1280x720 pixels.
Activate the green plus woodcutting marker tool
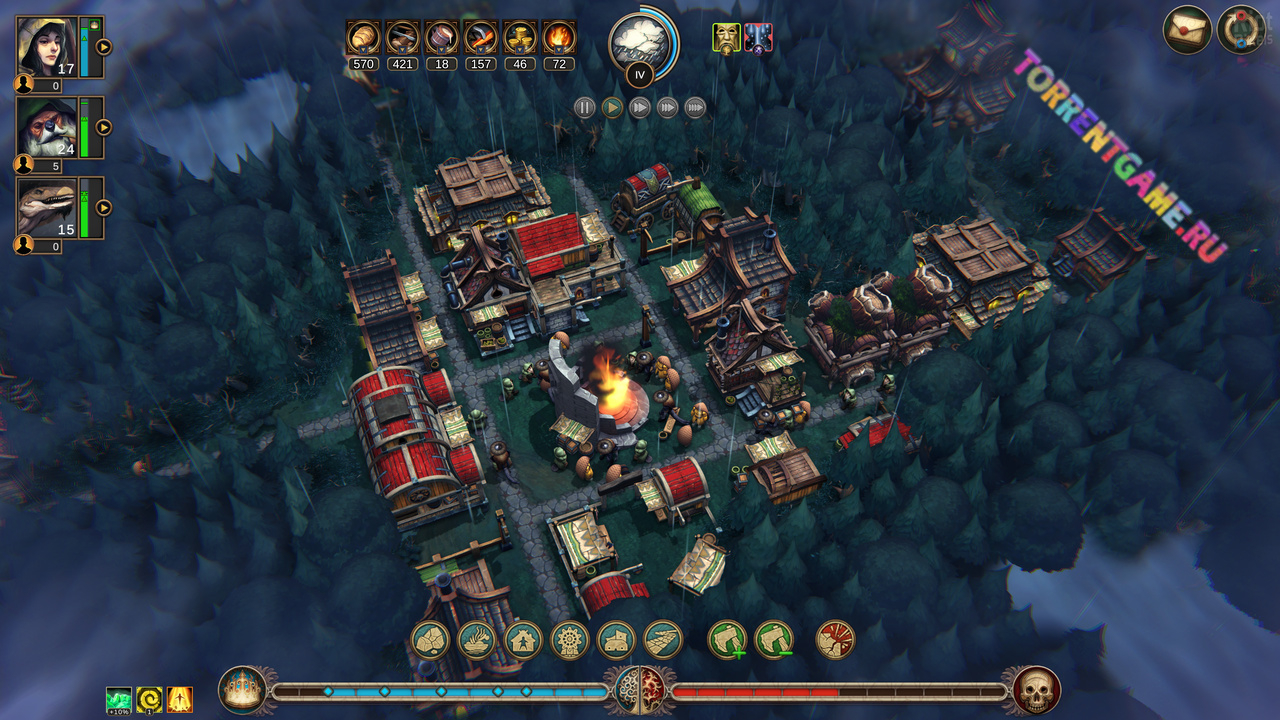coord(727,640)
